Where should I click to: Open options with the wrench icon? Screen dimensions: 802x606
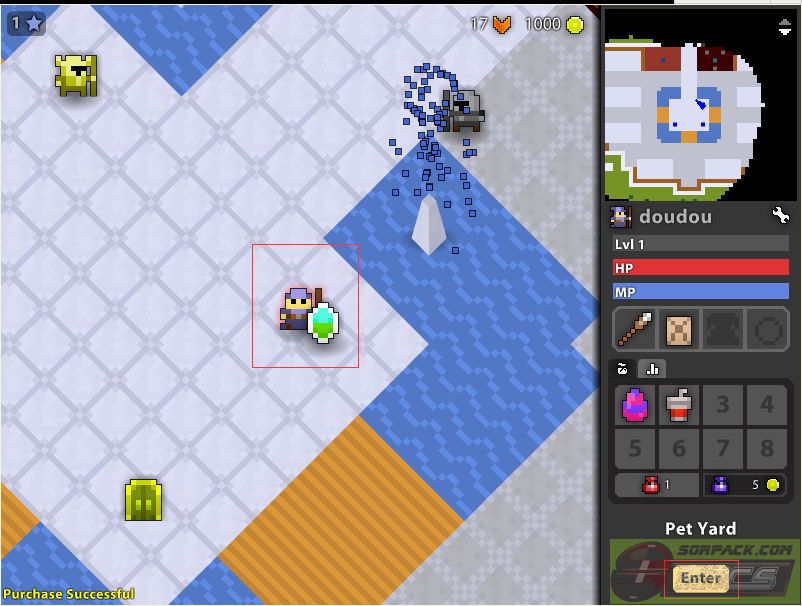781,215
